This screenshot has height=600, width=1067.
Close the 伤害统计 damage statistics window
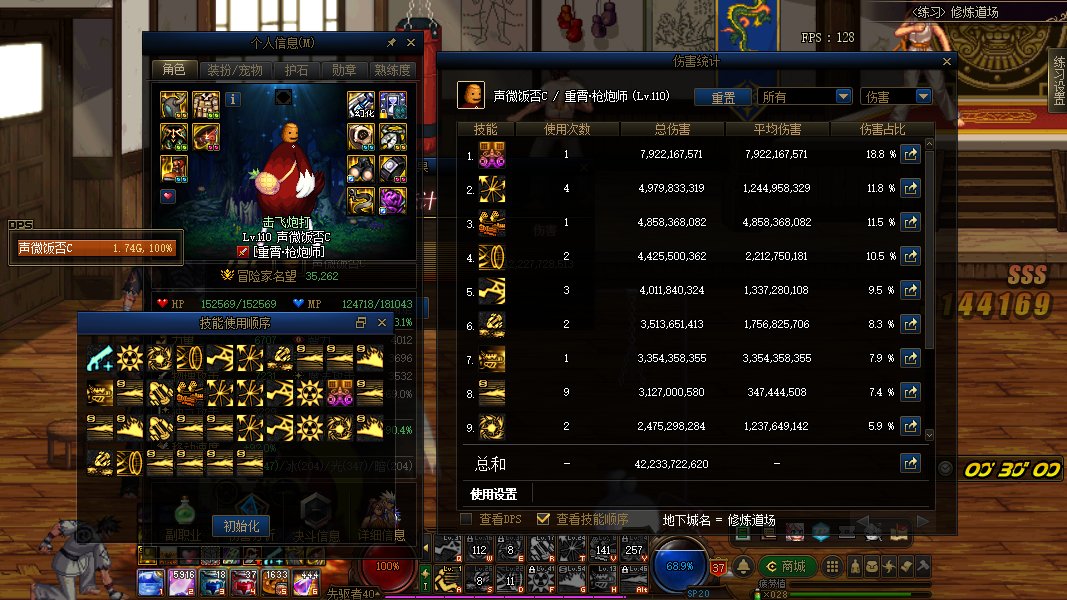(x=946, y=62)
